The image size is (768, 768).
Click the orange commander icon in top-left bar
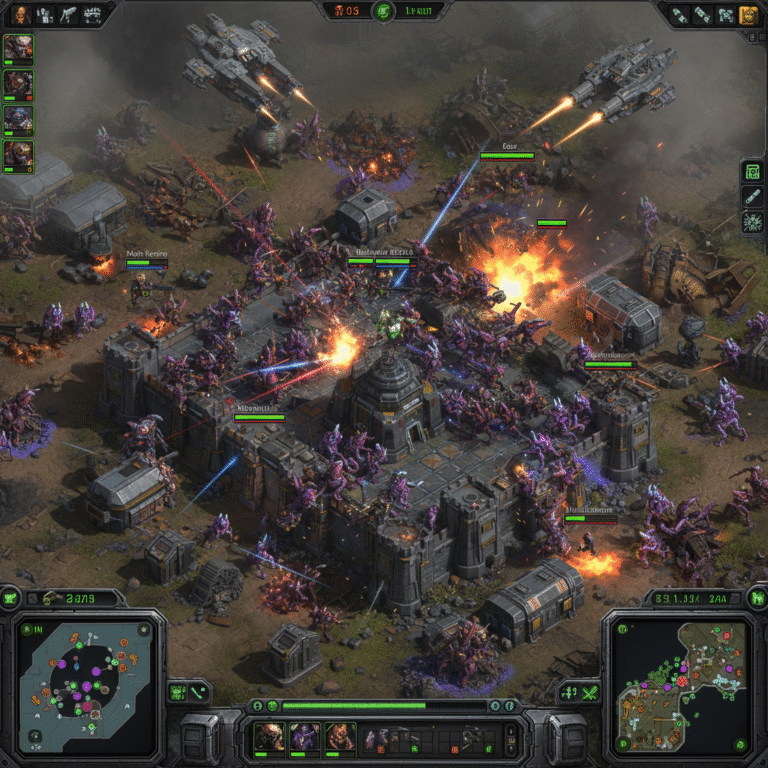(x=19, y=14)
